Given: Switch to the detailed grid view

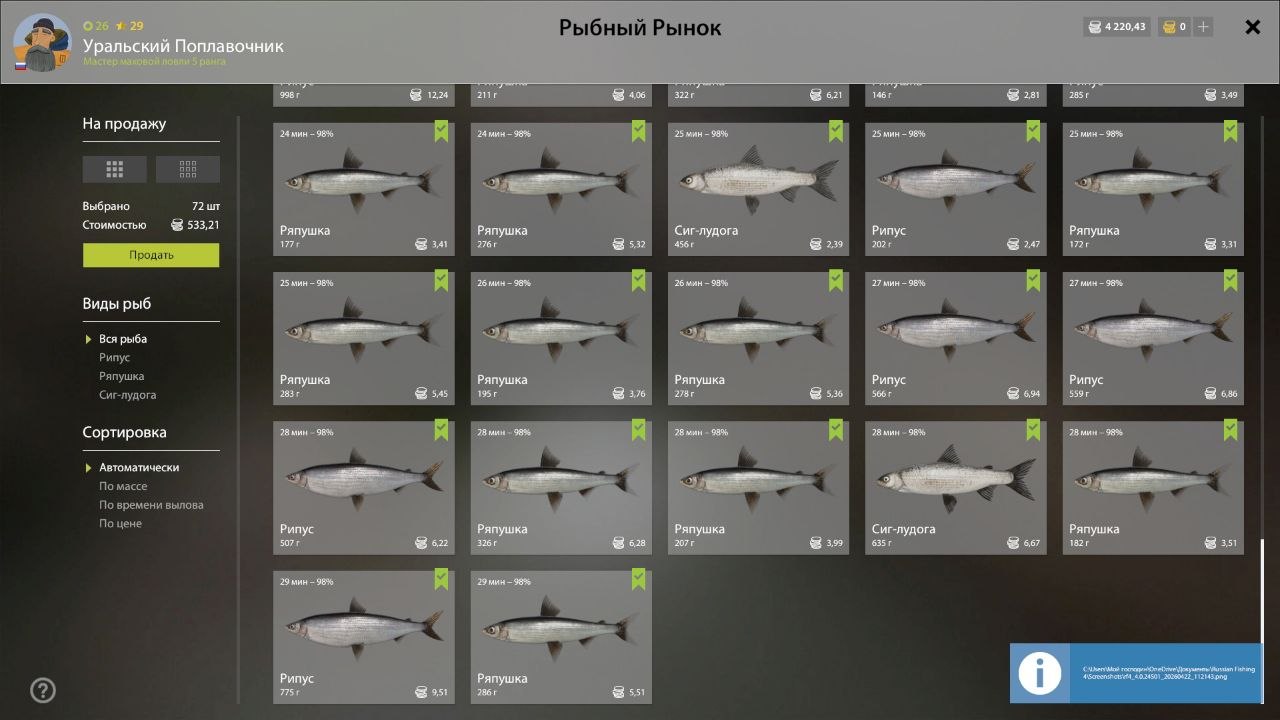Looking at the screenshot, I should click(114, 168).
